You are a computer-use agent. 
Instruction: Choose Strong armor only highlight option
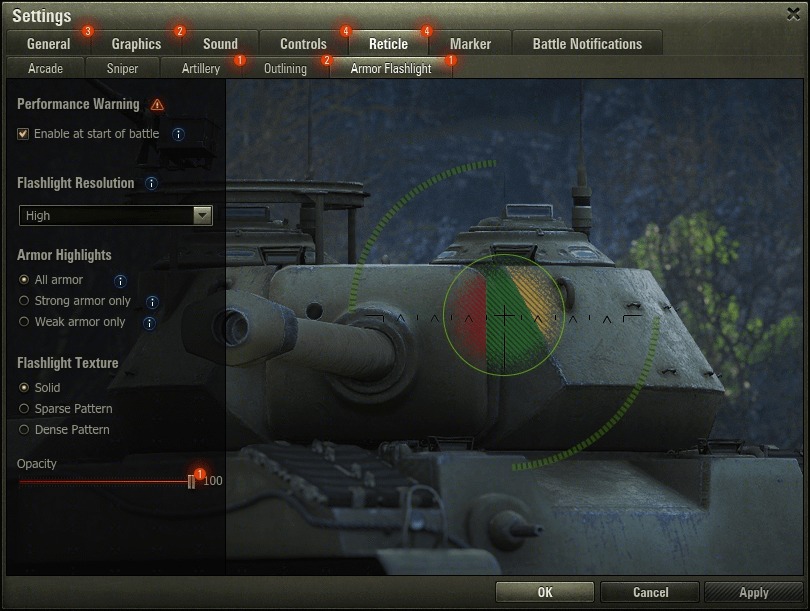tap(25, 301)
